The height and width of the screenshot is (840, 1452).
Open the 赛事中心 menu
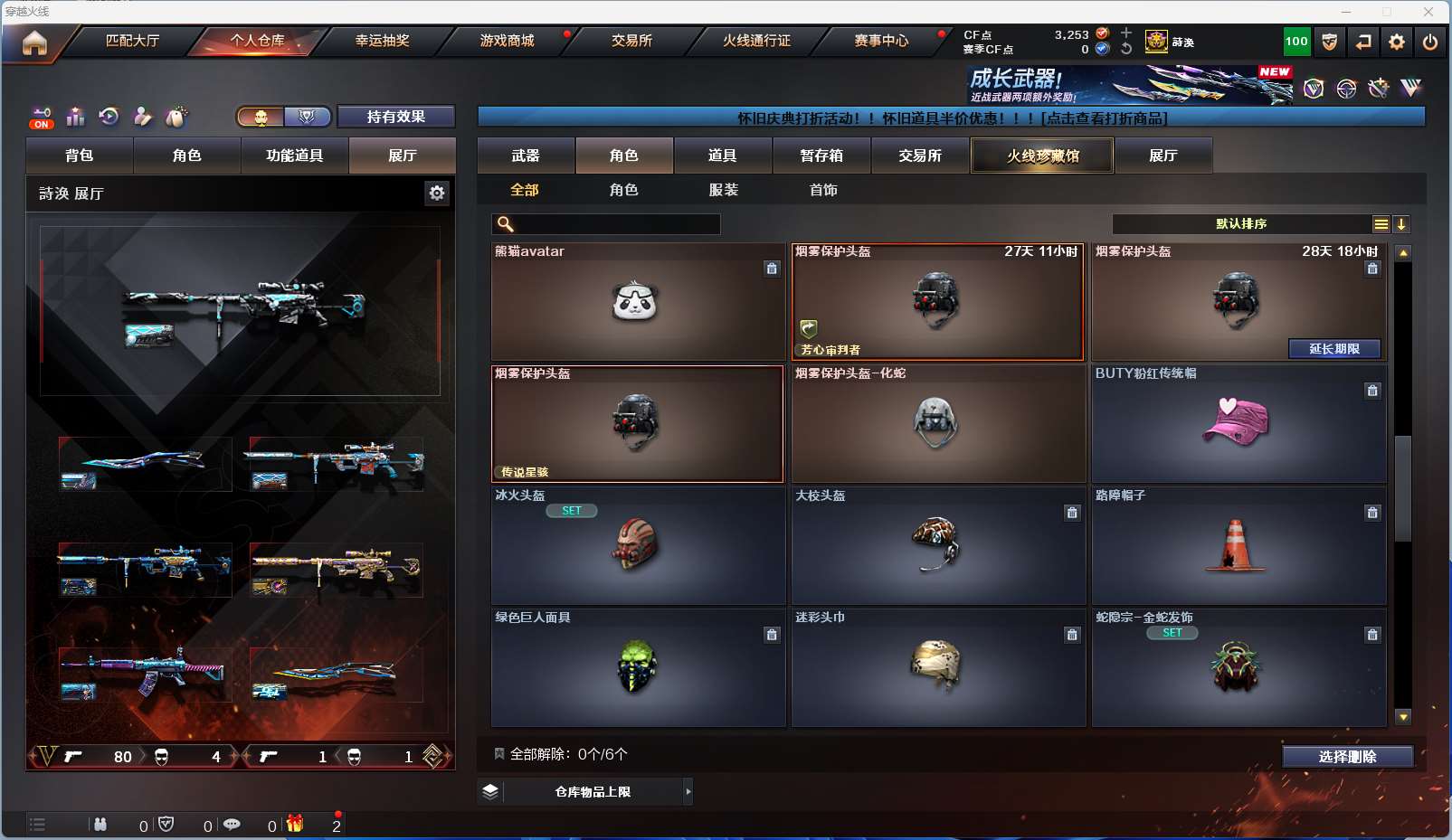881,41
